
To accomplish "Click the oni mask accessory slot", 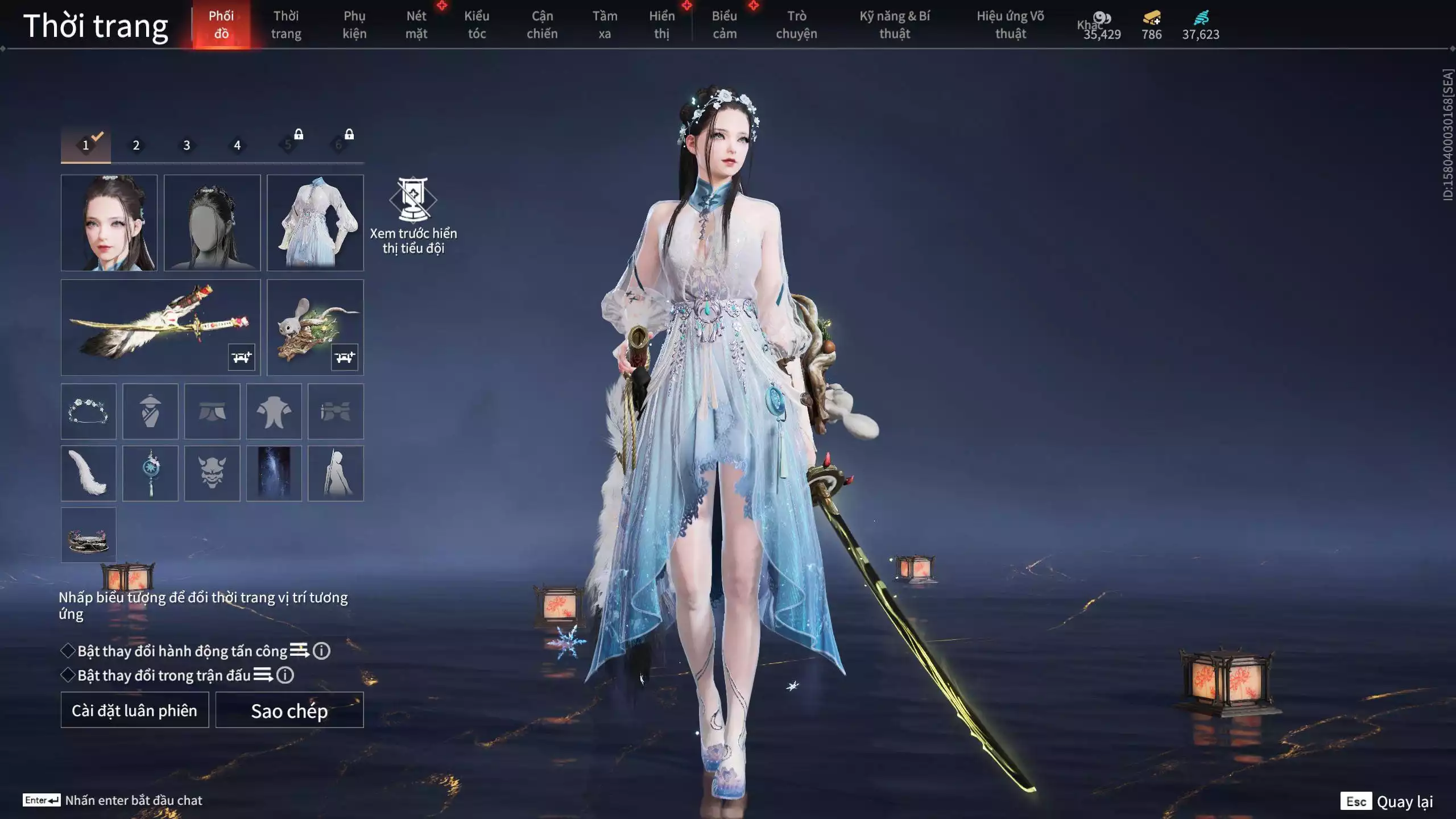I will point(212,473).
